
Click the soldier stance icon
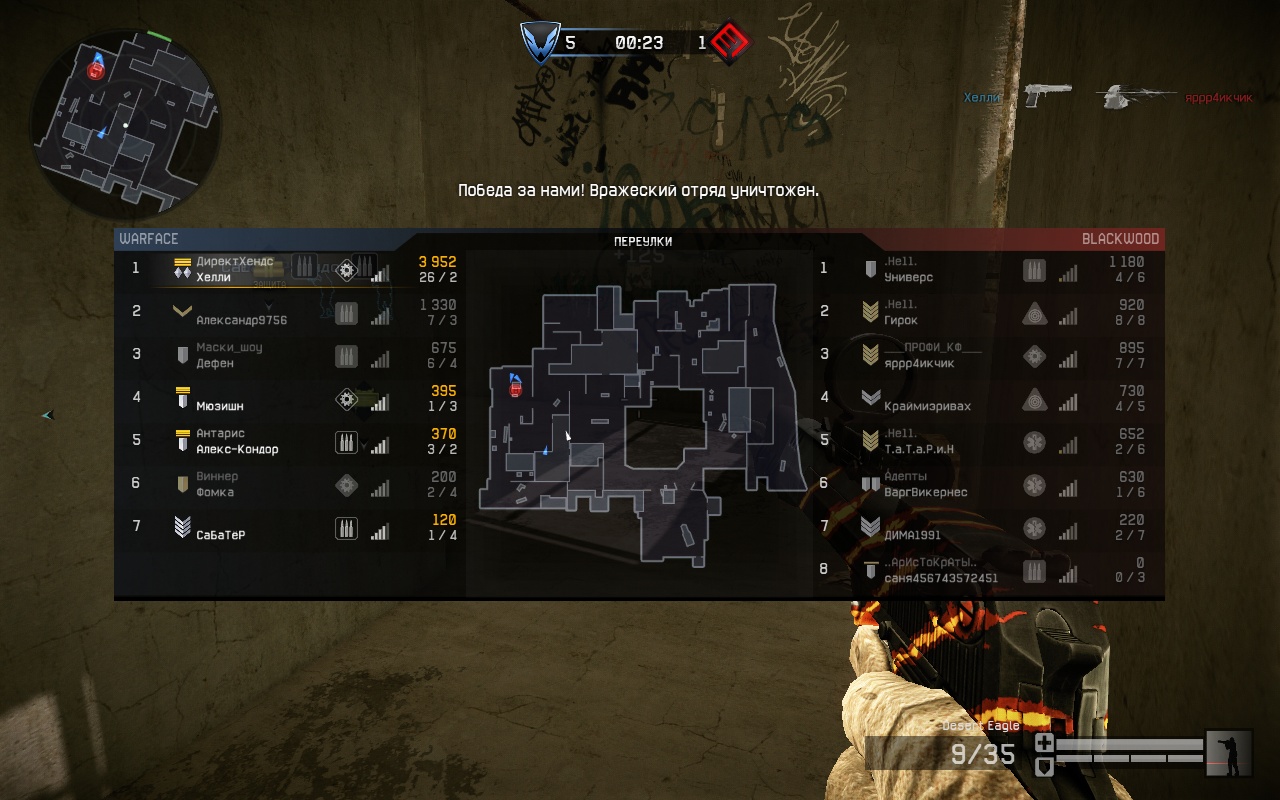pyautogui.click(x=1229, y=754)
